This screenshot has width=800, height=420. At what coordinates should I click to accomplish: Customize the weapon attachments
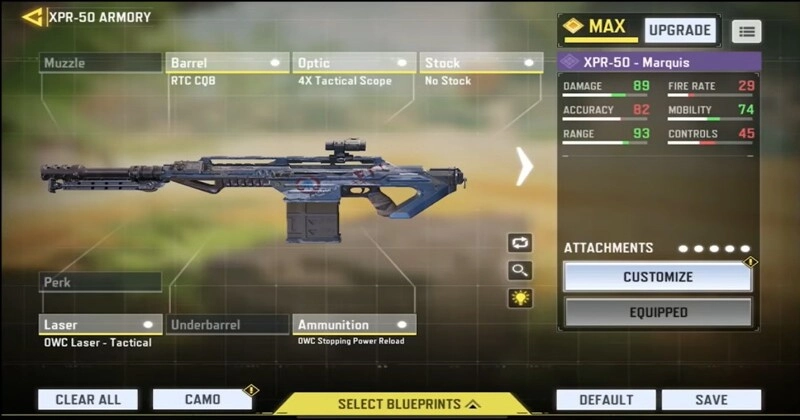click(657, 277)
